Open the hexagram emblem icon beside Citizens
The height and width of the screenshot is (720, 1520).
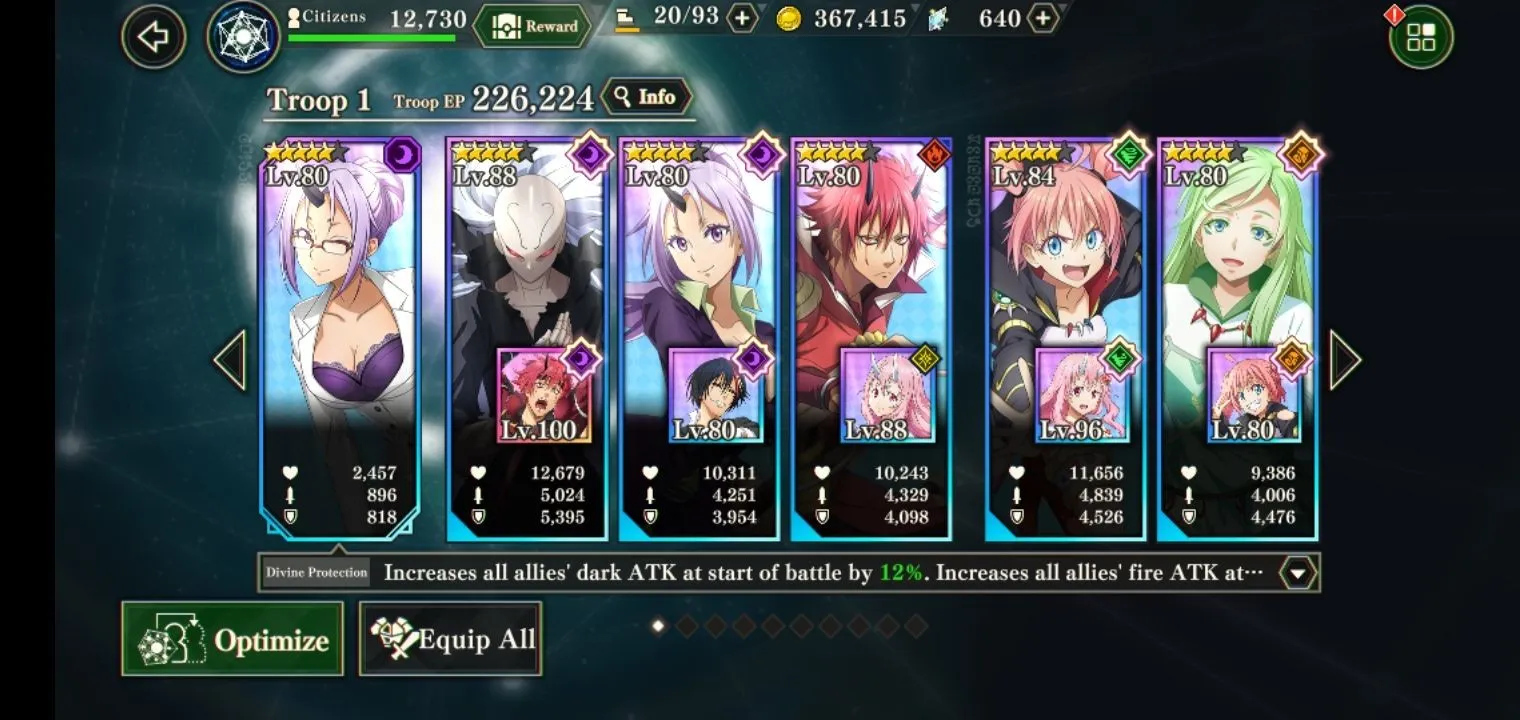click(x=243, y=37)
